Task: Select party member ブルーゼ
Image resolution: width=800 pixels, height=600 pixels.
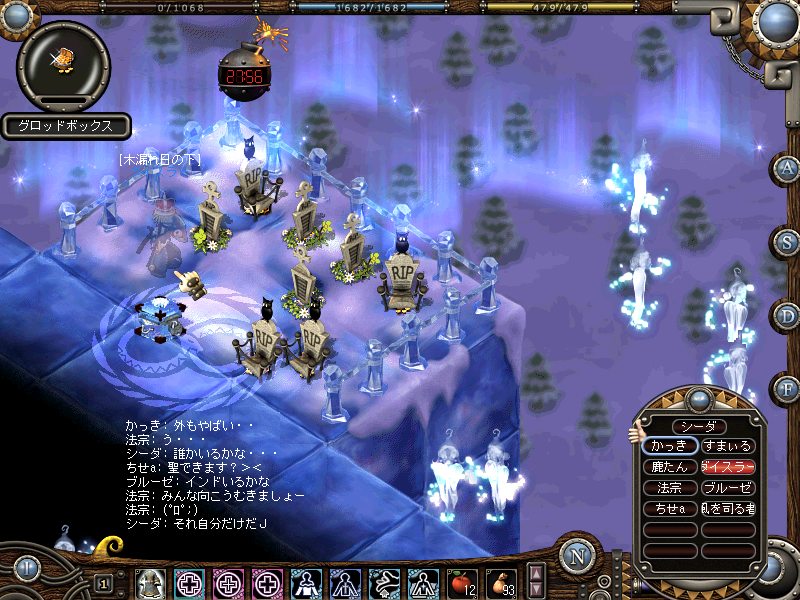Action: coord(727,488)
